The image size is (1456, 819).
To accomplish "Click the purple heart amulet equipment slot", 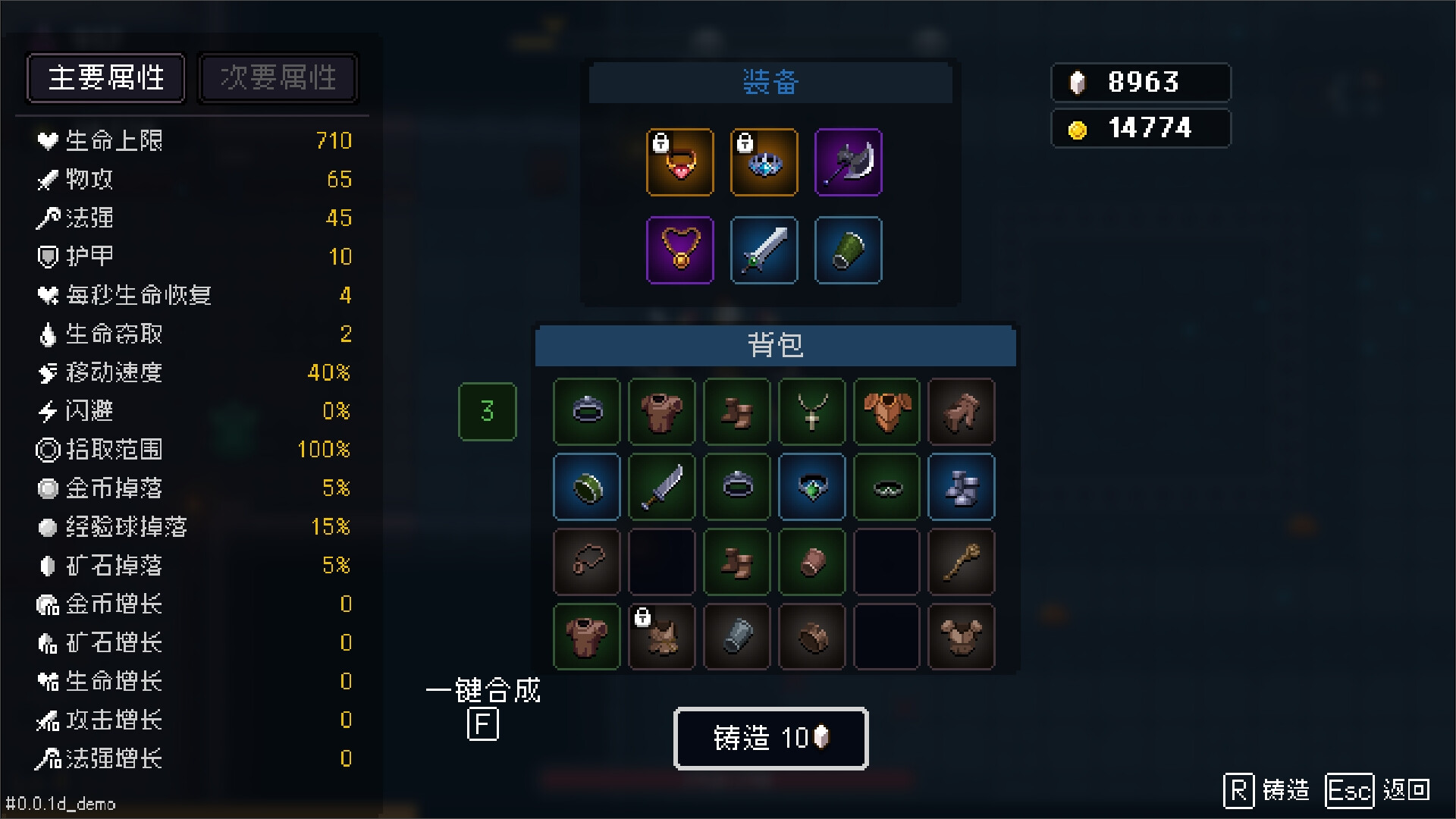I will click(x=680, y=250).
